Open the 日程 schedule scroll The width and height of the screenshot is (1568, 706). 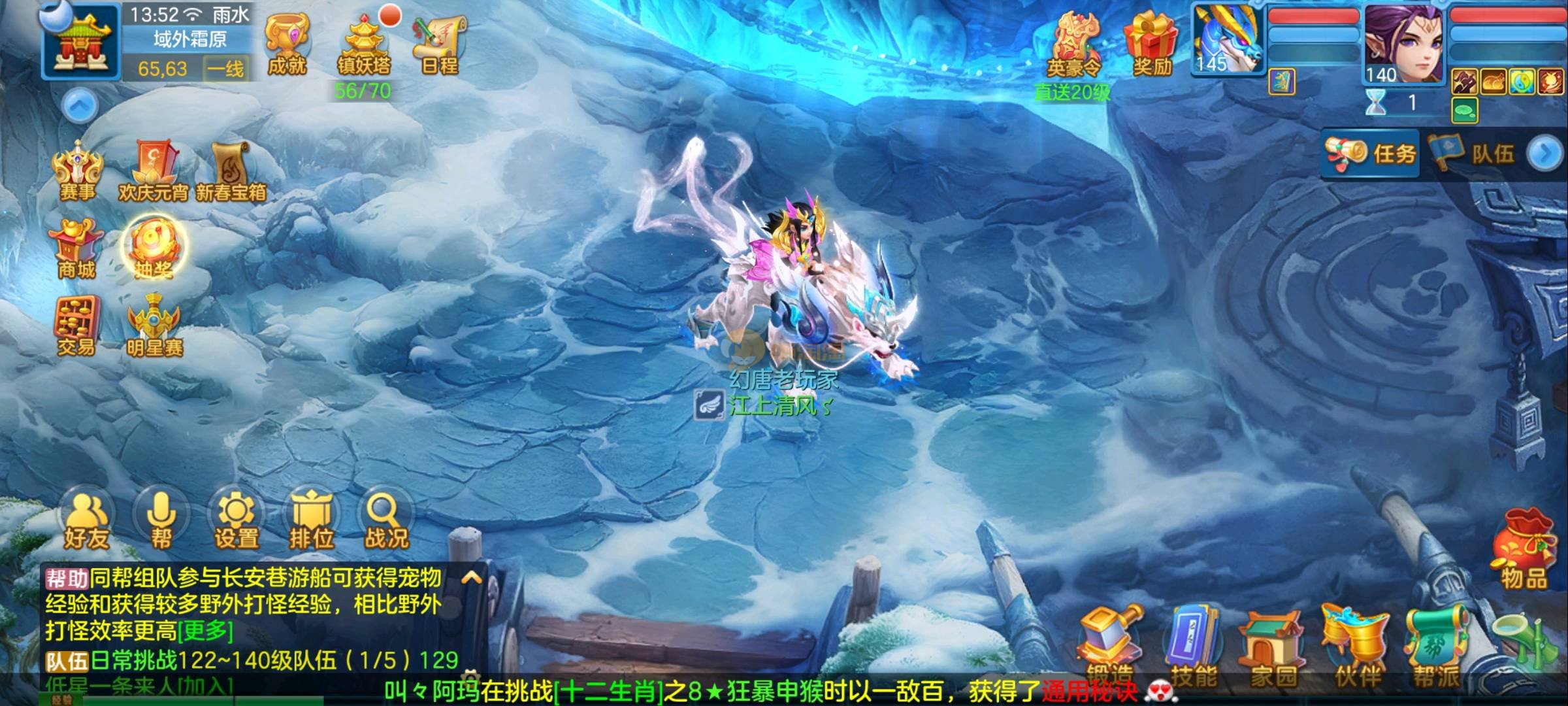click(440, 43)
